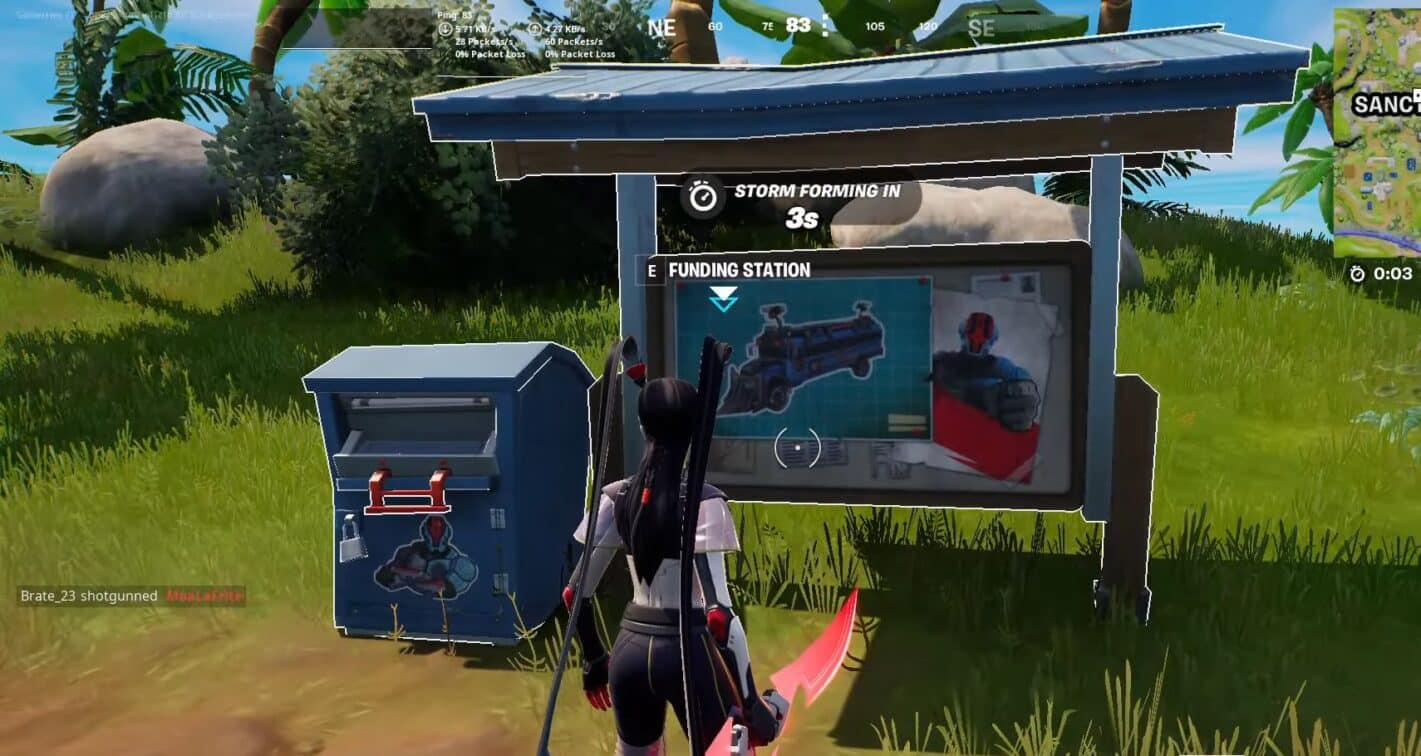Click the double chevron above the bus blueprint
Image resolution: width=1421 pixels, height=756 pixels.
click(x=721, y=296)
